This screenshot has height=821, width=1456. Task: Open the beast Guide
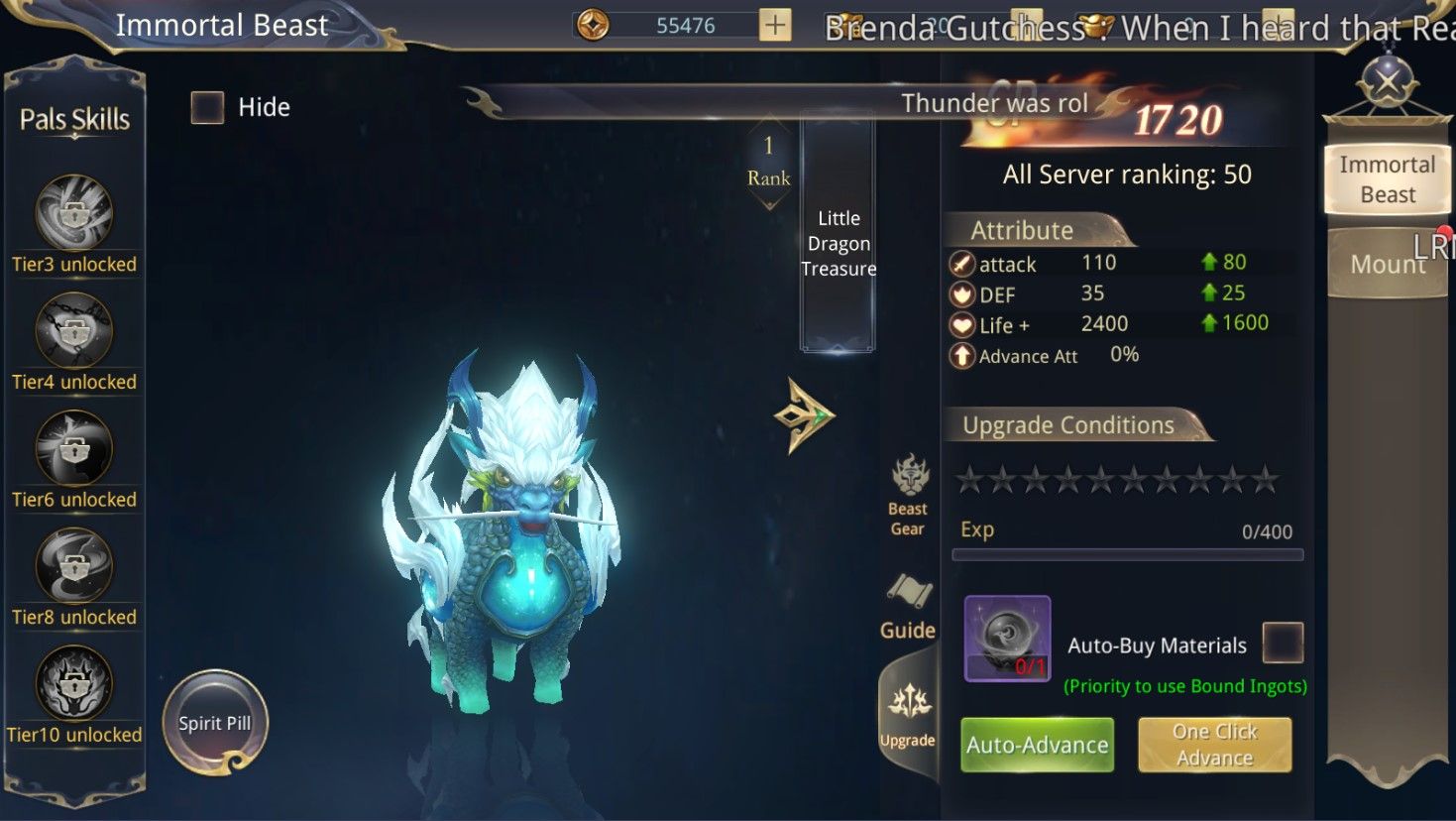(x=908, y=607)
